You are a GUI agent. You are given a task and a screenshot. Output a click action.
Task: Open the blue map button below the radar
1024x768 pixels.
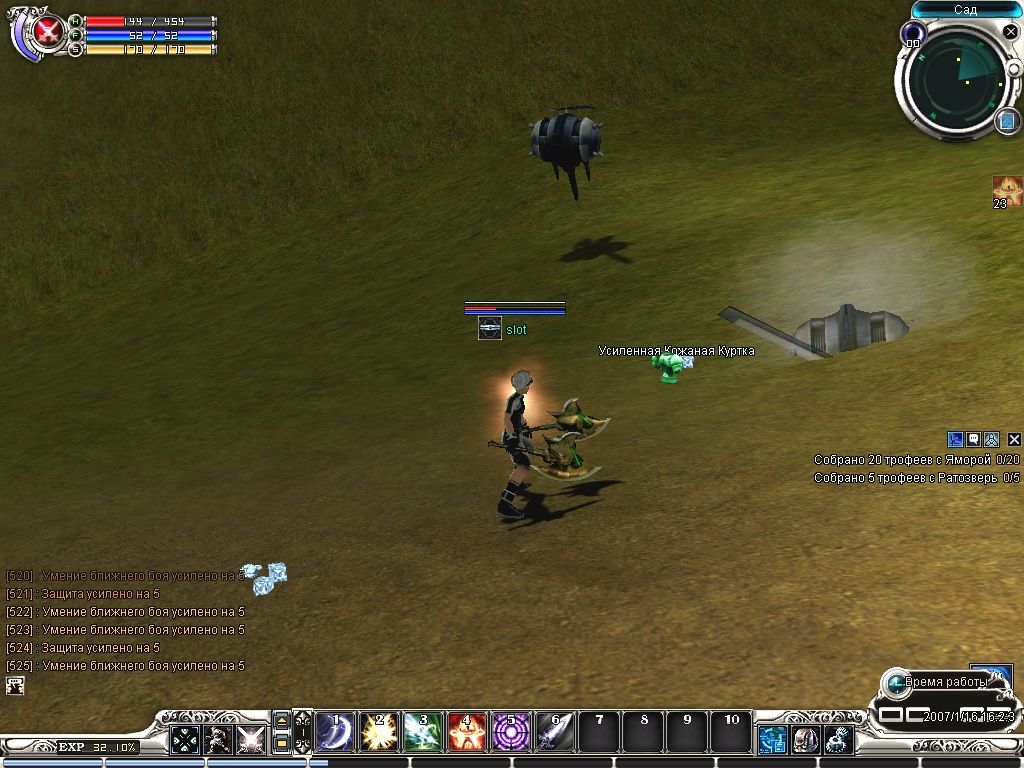(1006, 121)
